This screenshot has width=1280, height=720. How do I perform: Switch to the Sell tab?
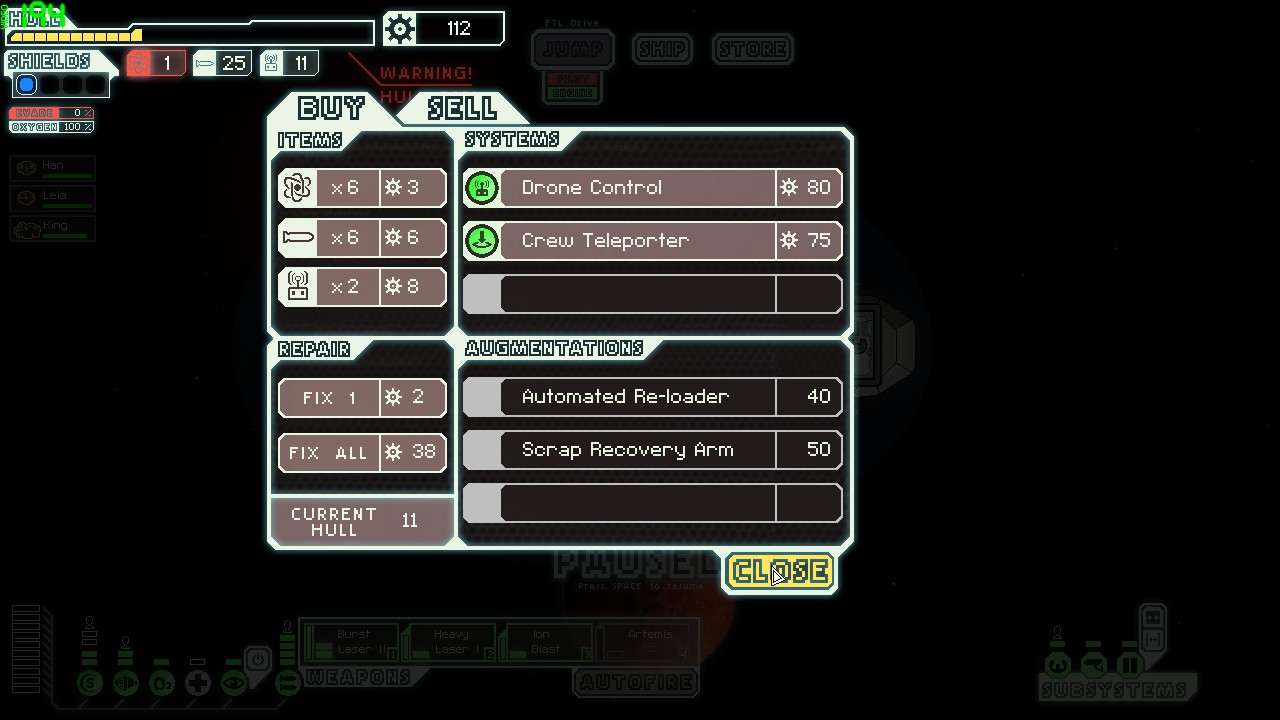pos(461,107)
